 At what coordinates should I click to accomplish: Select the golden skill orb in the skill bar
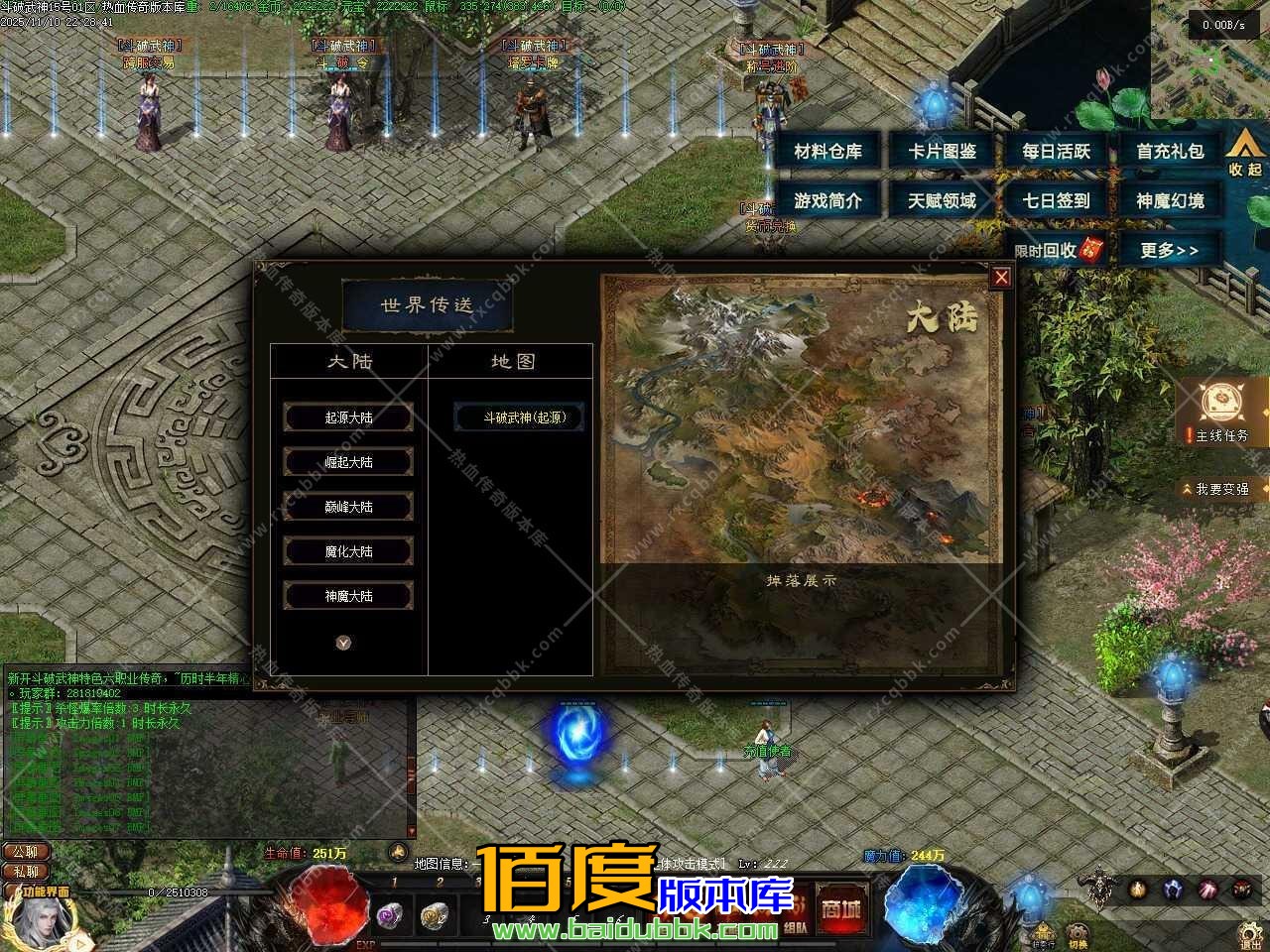coord(1139,890)
